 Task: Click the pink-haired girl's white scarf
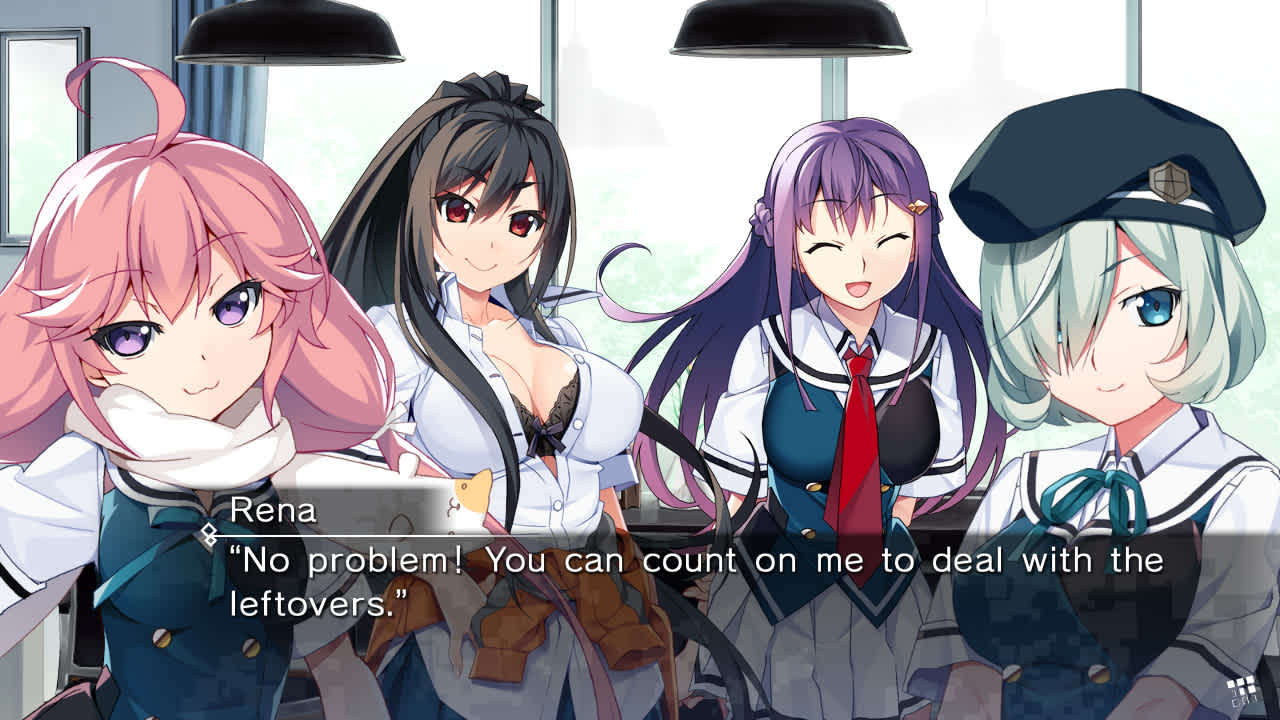click(170, 430)
